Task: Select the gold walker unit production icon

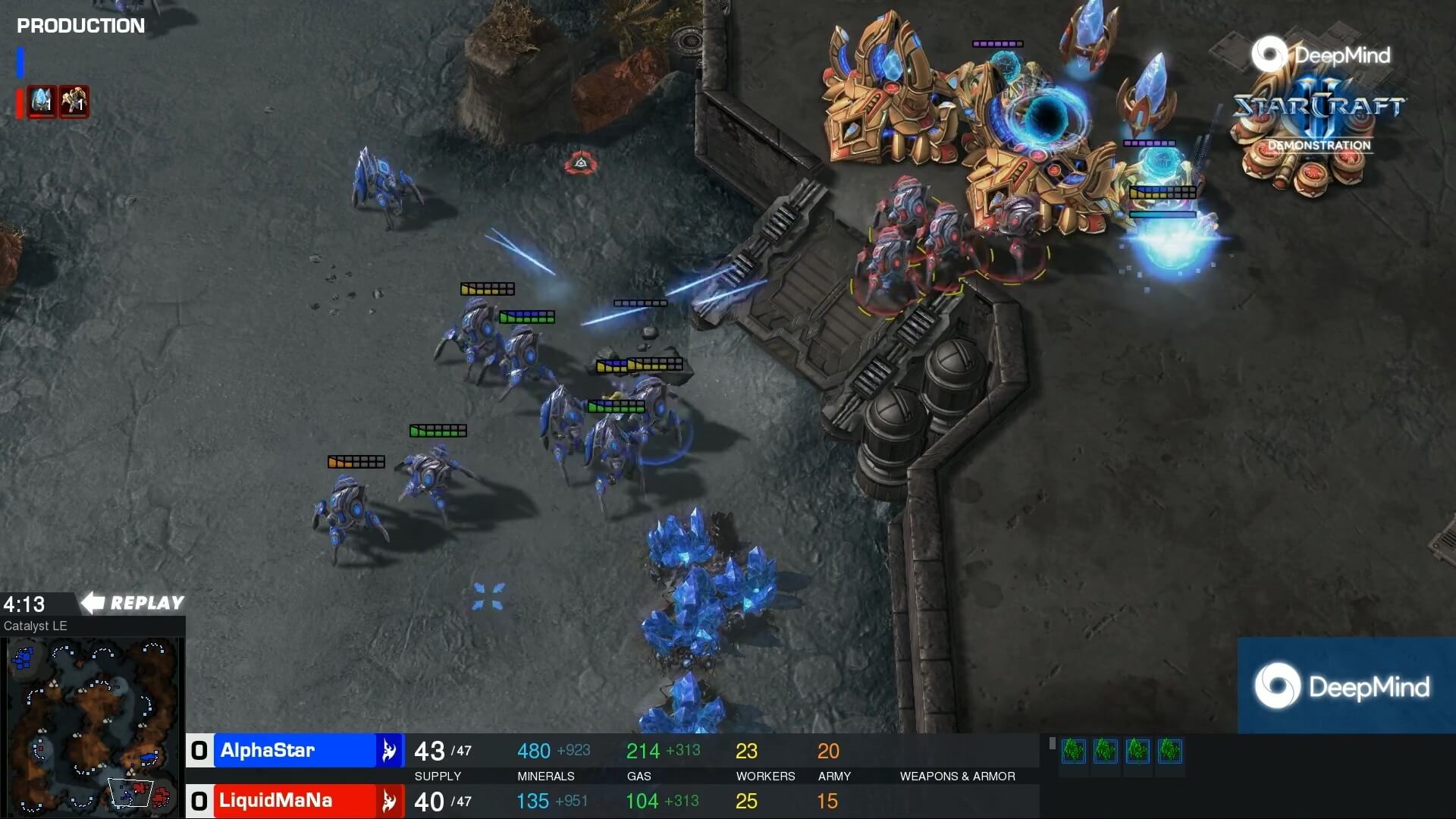Action: (74, 101)
